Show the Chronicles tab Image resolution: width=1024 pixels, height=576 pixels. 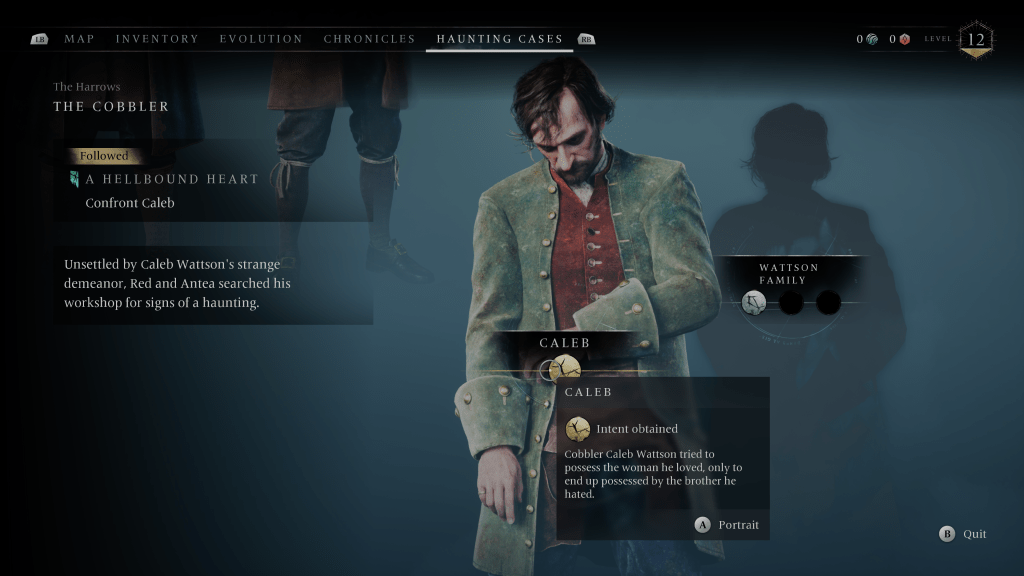[x=369, y=39]
